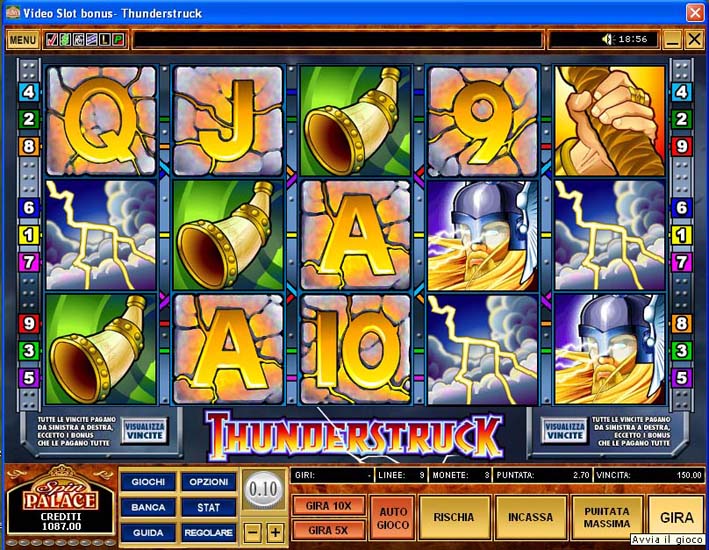View the paytable via left Visualizza Vincite
Image resolution: width=709 pixels, height=550 pixels.
(144, 430)
